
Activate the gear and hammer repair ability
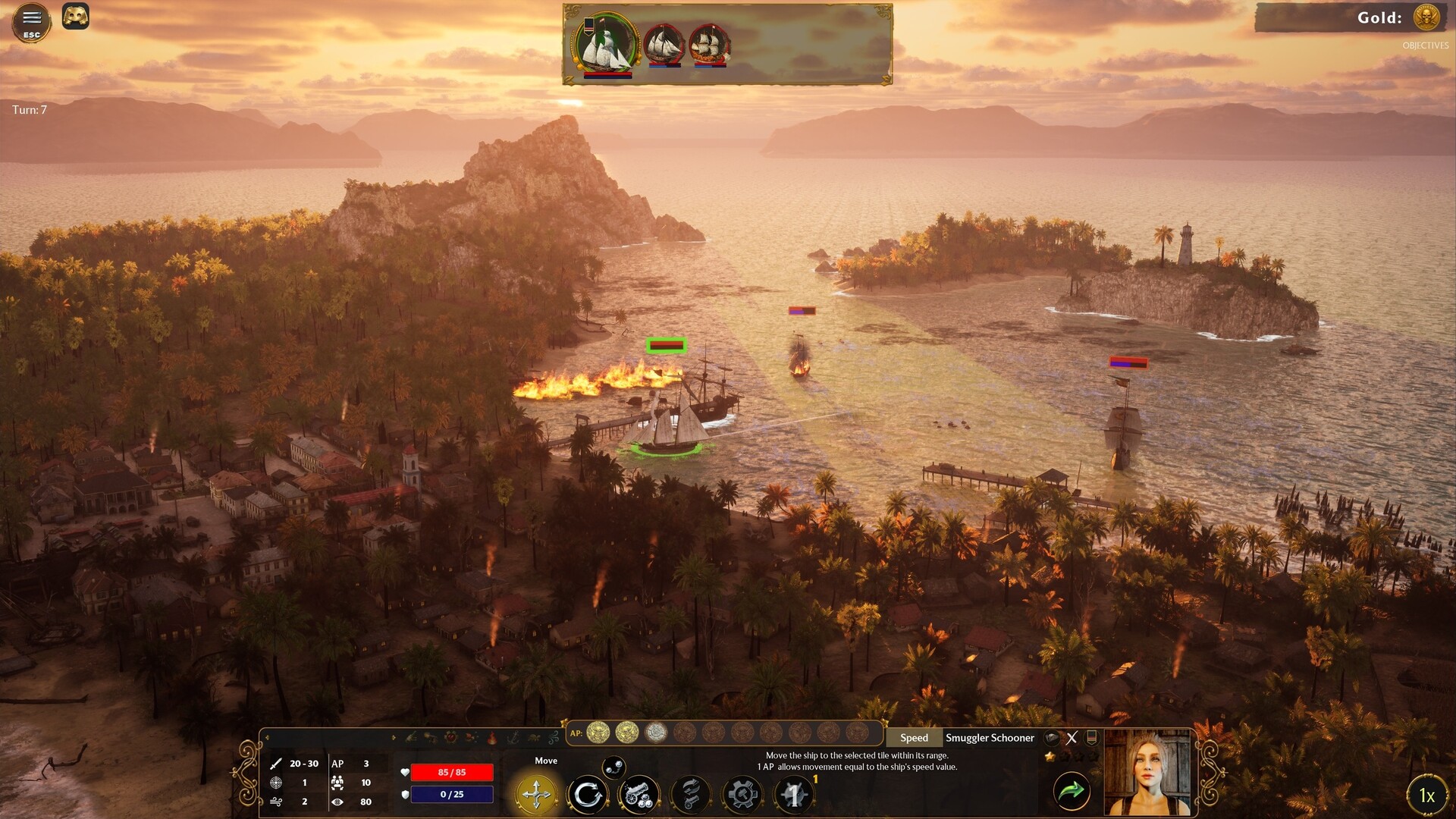pyautogui.click(x=742, y=795)
